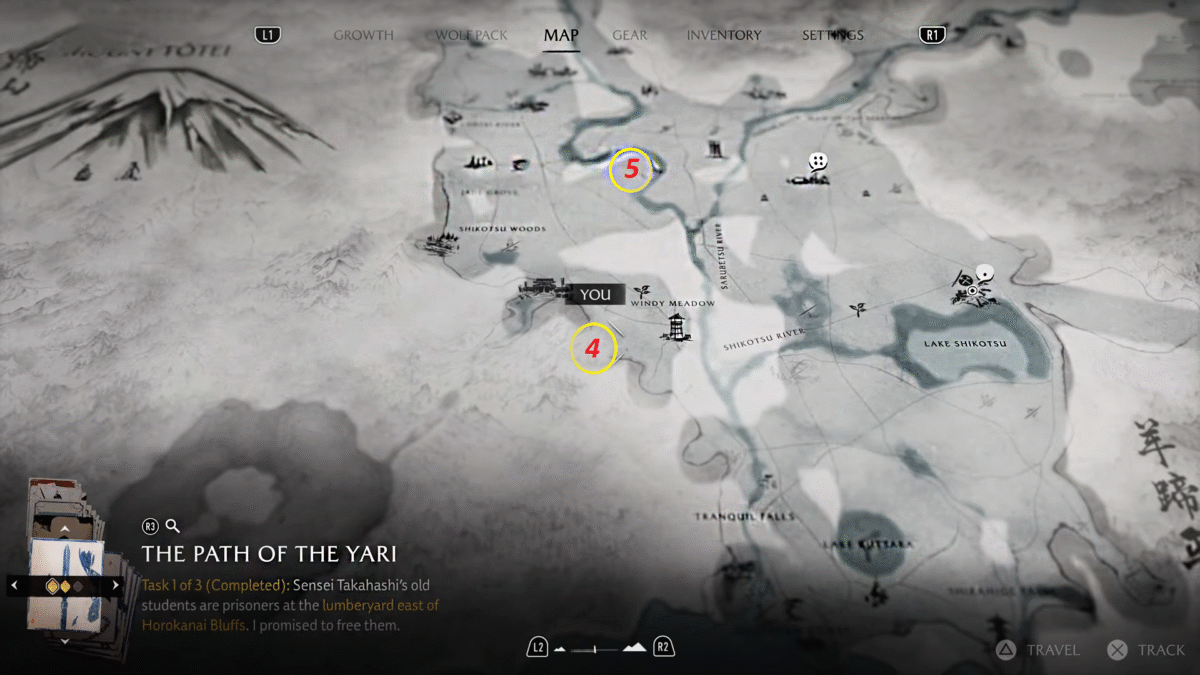Click the YOU player position marker
The image size is (1200, 675).
595,294
